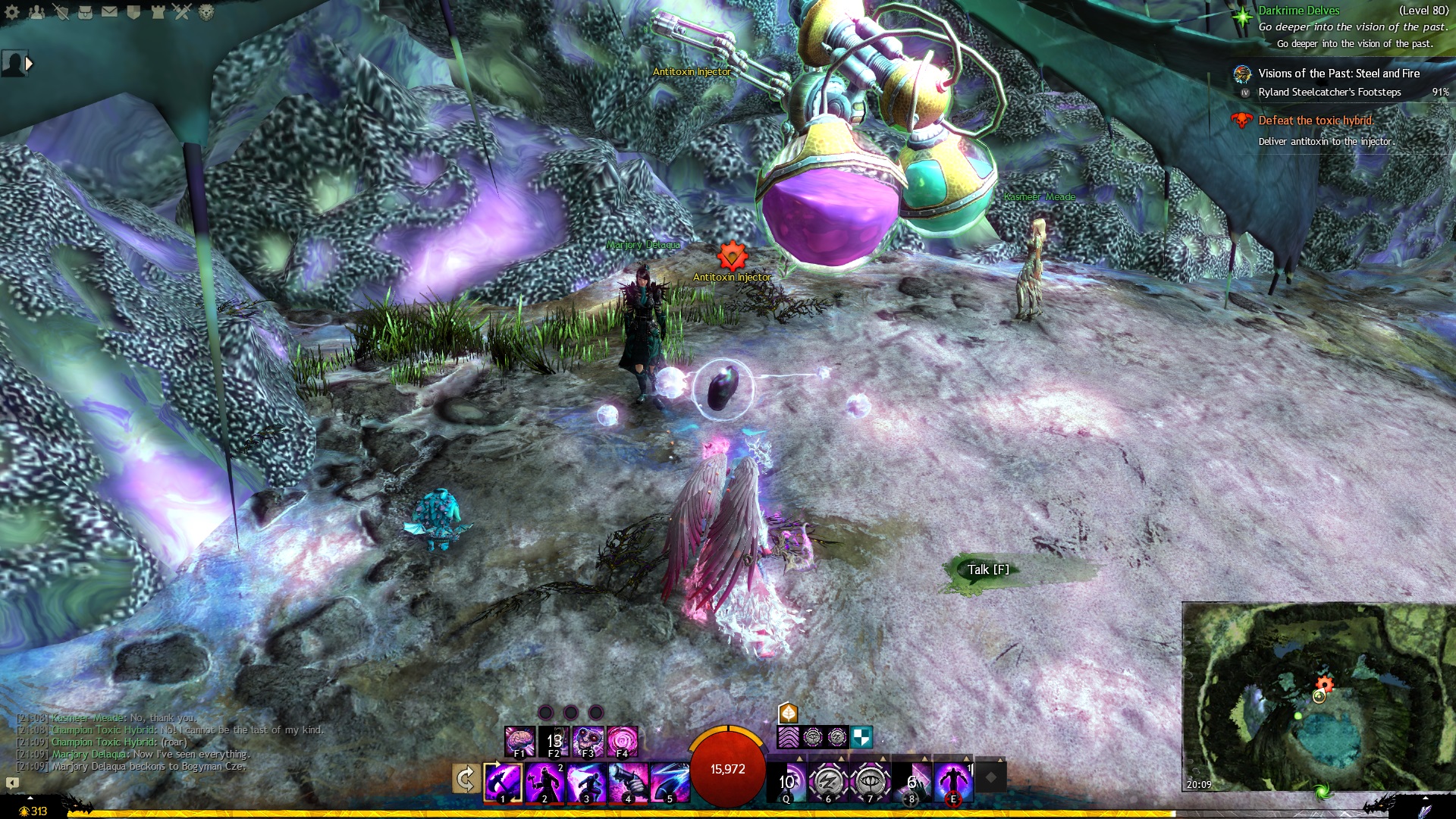
Task: Open the gear-shaped game menu icon
Action: coord(12,12)
